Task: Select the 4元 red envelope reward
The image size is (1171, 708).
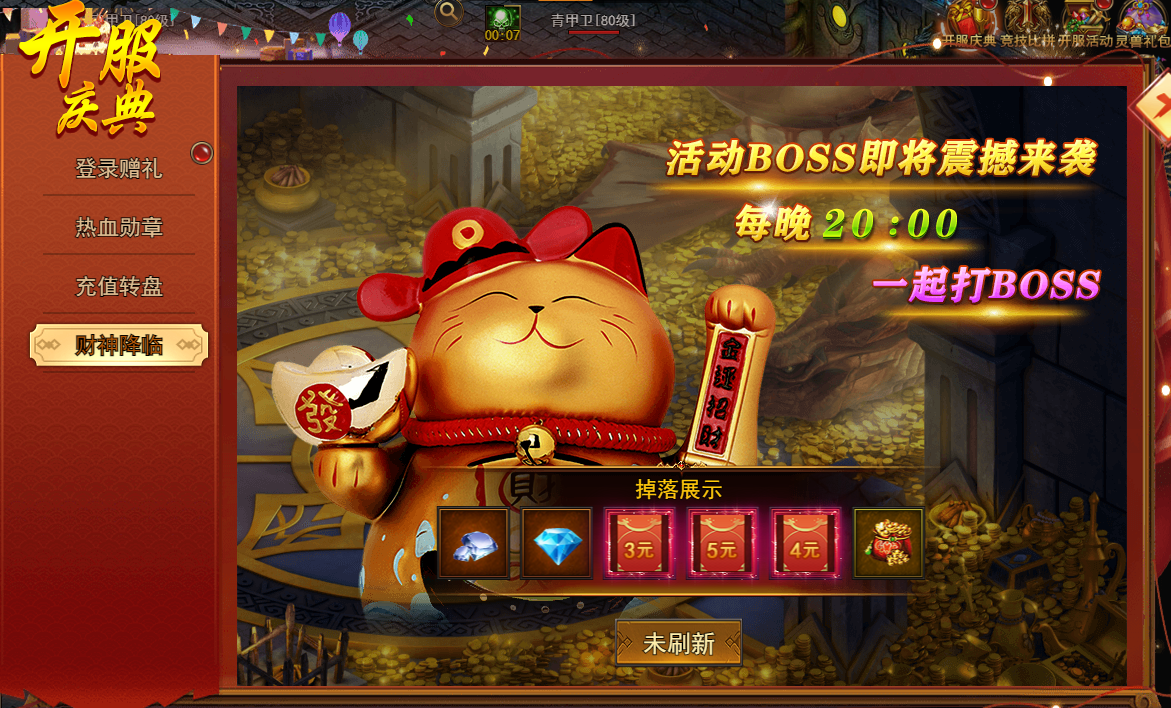Action: pos(804,543)
